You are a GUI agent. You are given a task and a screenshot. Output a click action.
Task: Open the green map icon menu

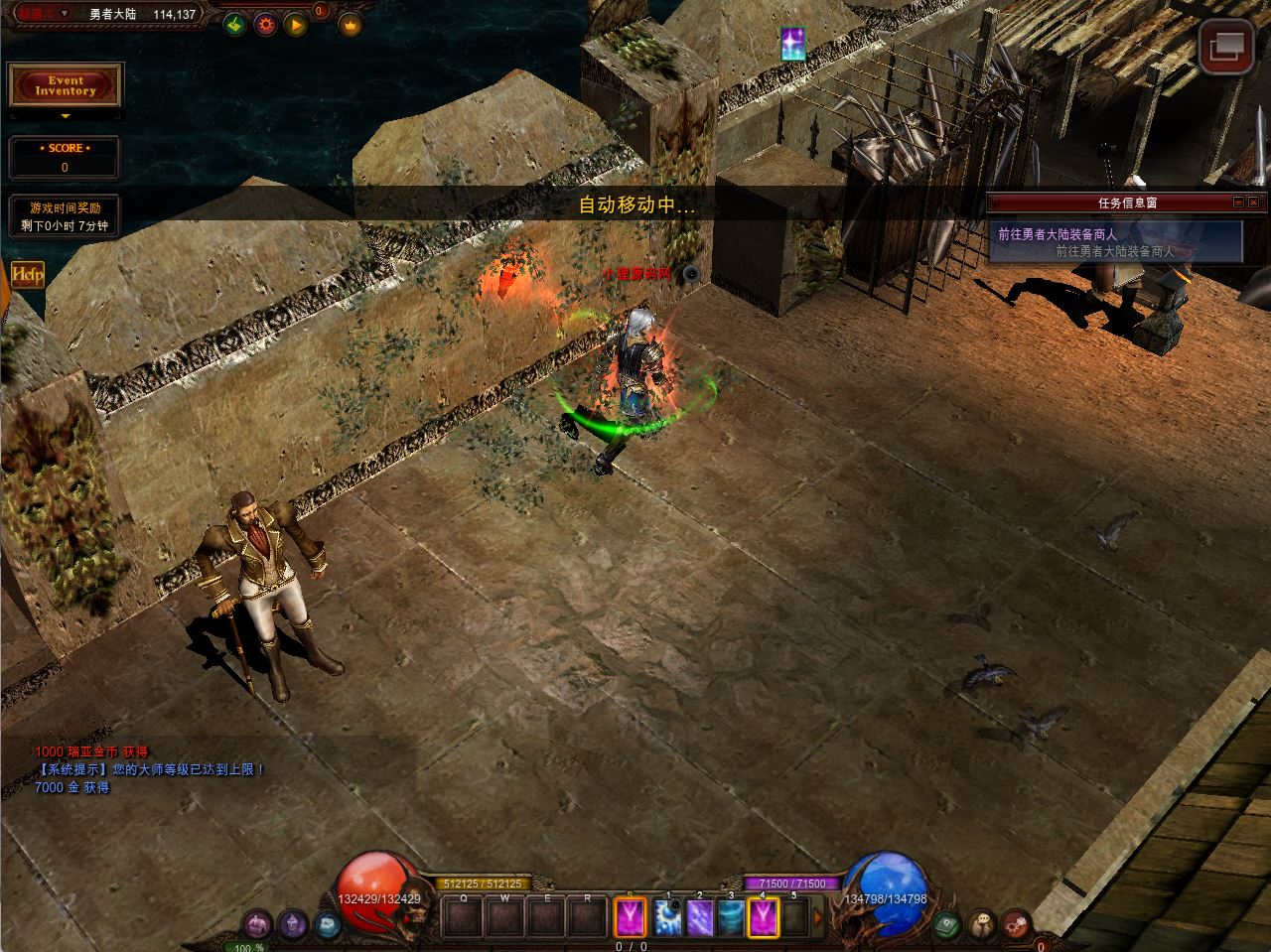click(x=947, y=923)
